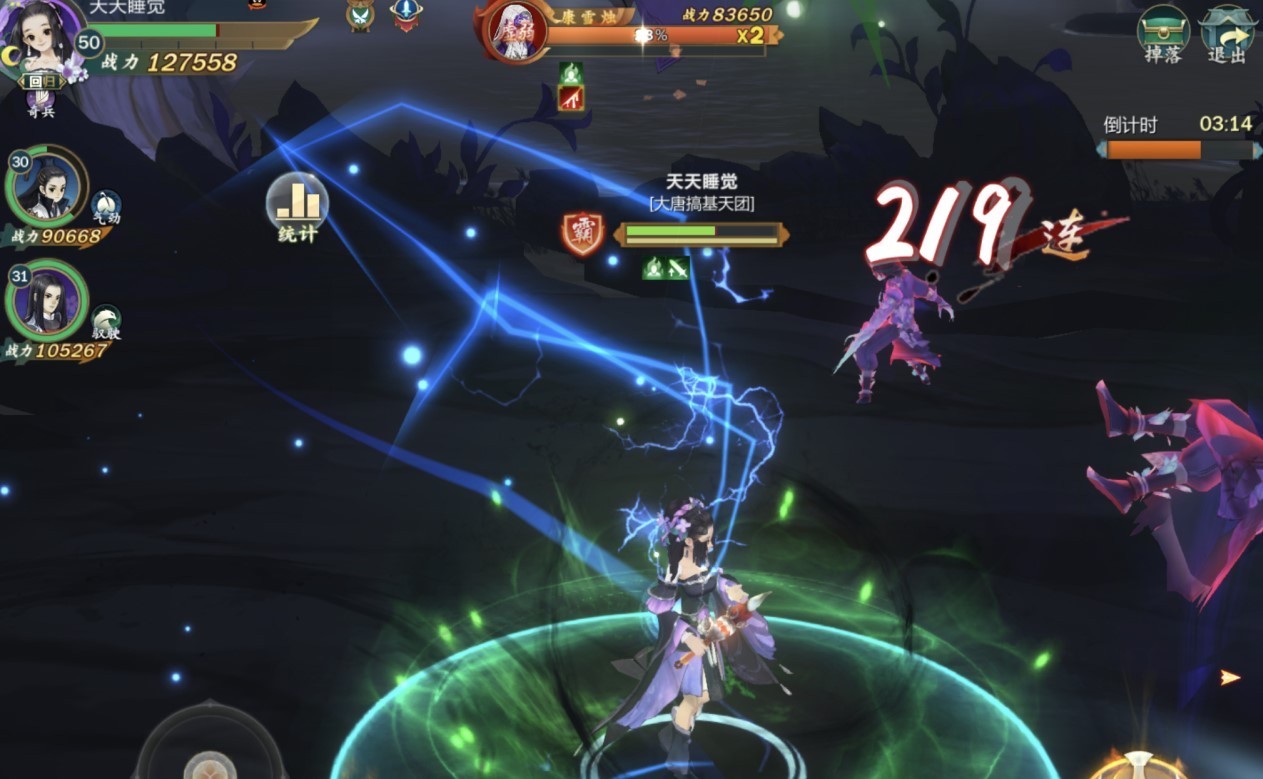Tap the green crossed-swords buff icon at top
This screenshot has height=779, width=1263.
click(359, 15)
